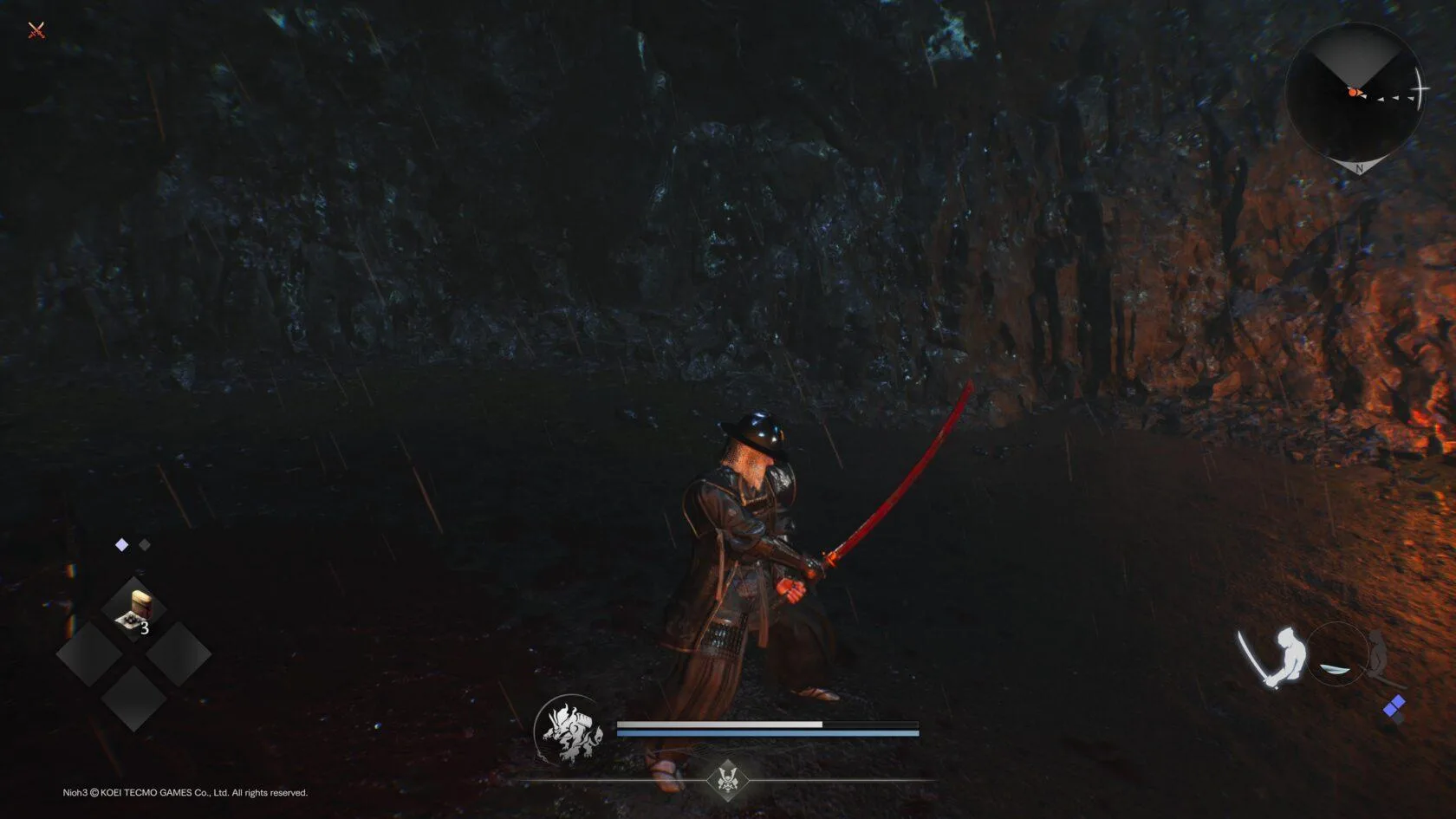Screen dimensions: 1456x819
Task: Select the lit shortcut page diamond
Action: [x=122, y=544]
